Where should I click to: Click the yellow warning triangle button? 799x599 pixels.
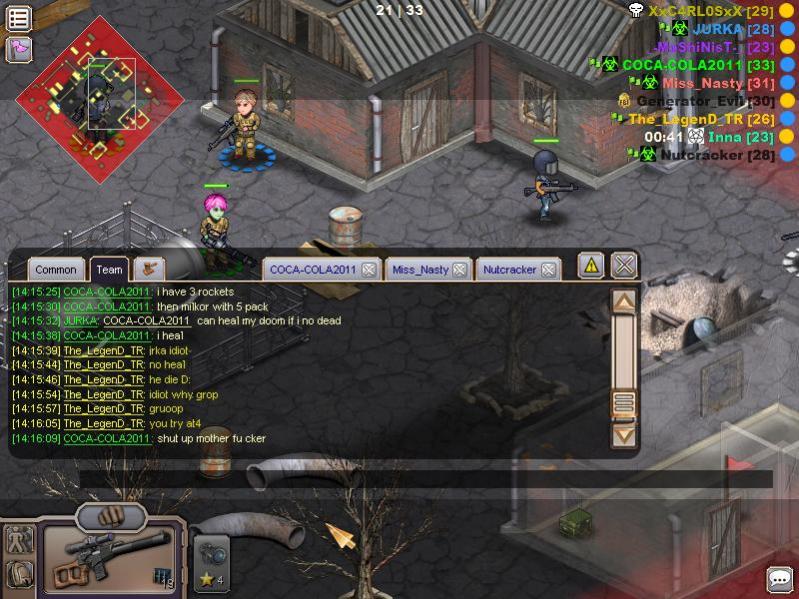591,265
